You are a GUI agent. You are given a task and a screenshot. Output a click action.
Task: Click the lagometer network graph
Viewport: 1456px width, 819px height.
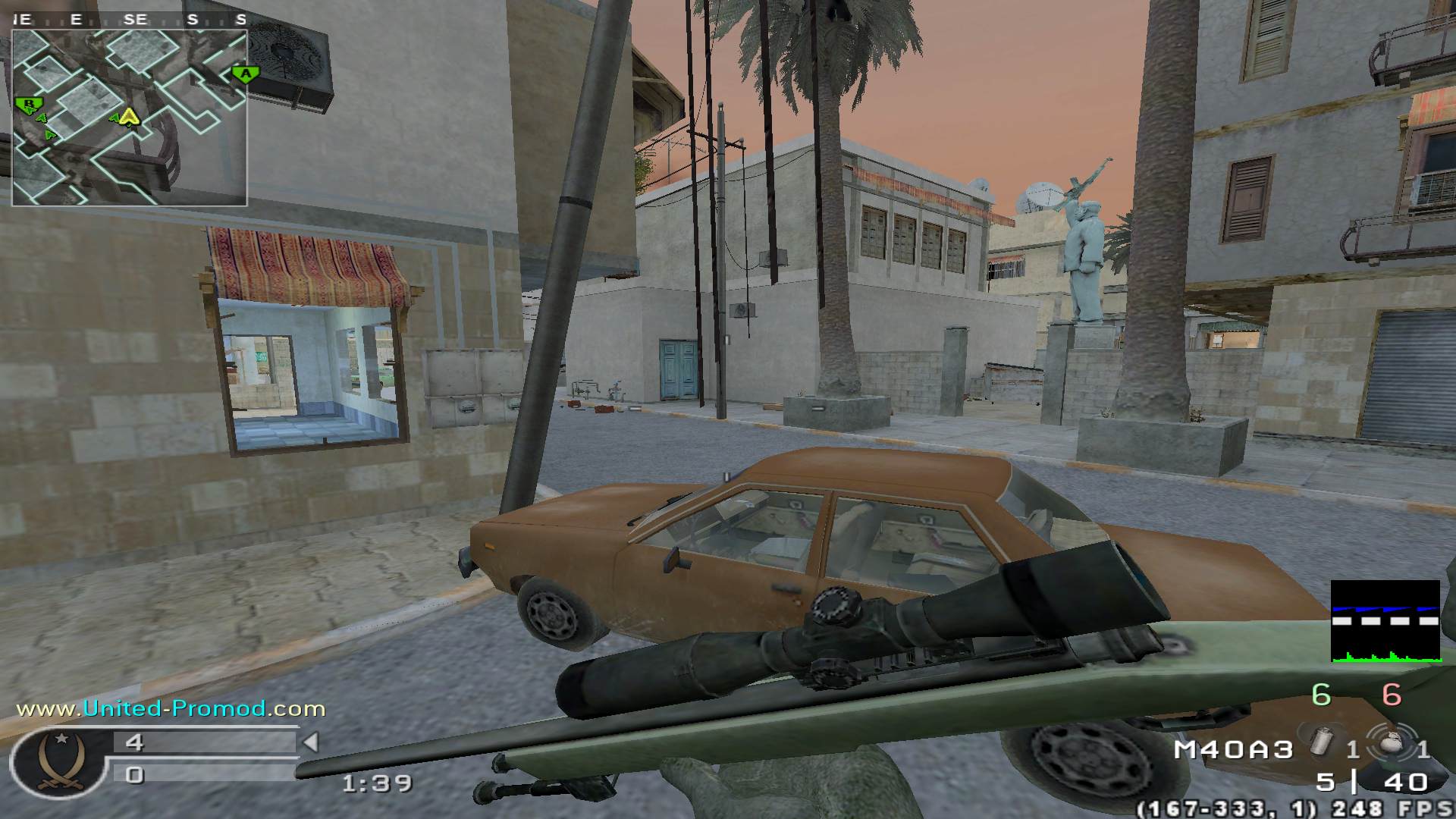[1385, 621]
